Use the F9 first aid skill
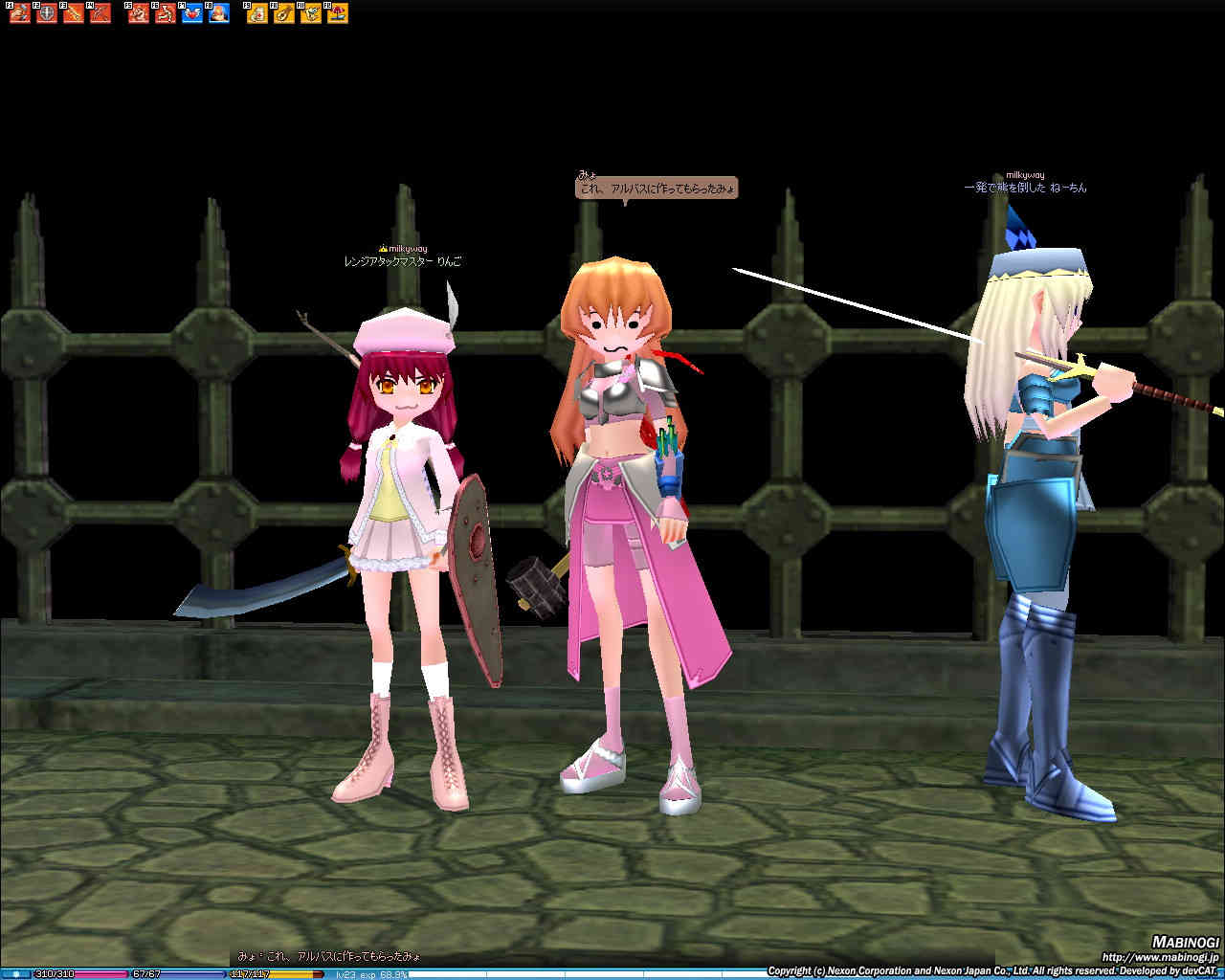Screen dimensions: 1225x980 coord(257,13)
